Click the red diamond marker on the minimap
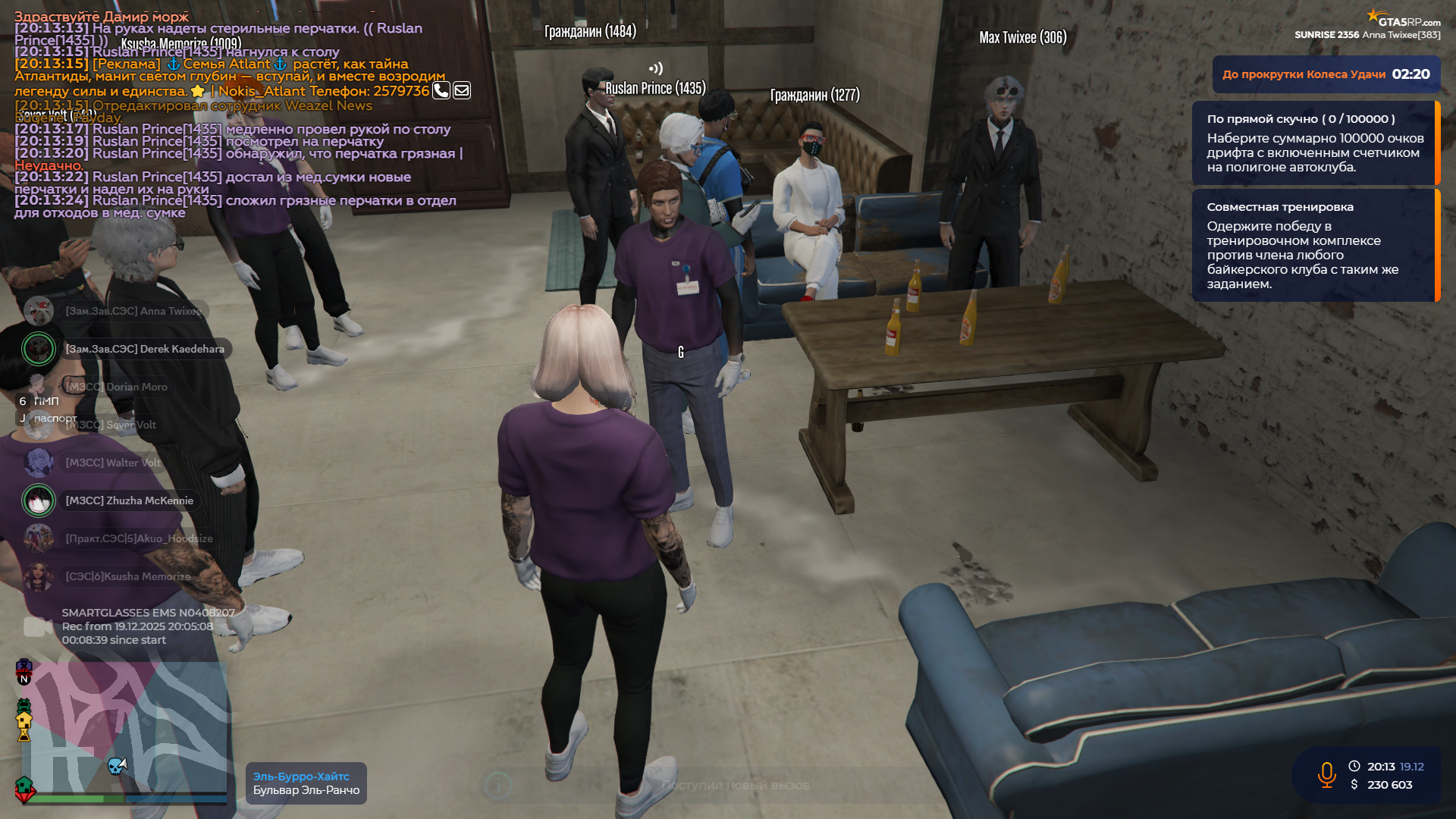 [x=26, y=798]
